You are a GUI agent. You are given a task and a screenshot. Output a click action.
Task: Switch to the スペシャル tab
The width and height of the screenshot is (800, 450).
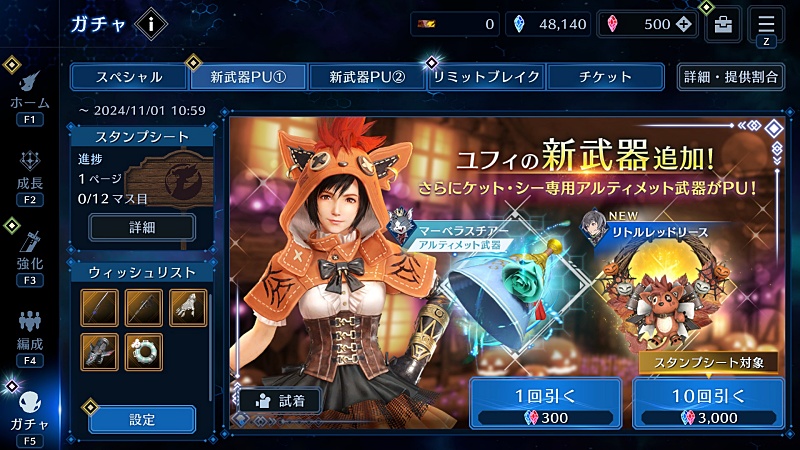128,77
